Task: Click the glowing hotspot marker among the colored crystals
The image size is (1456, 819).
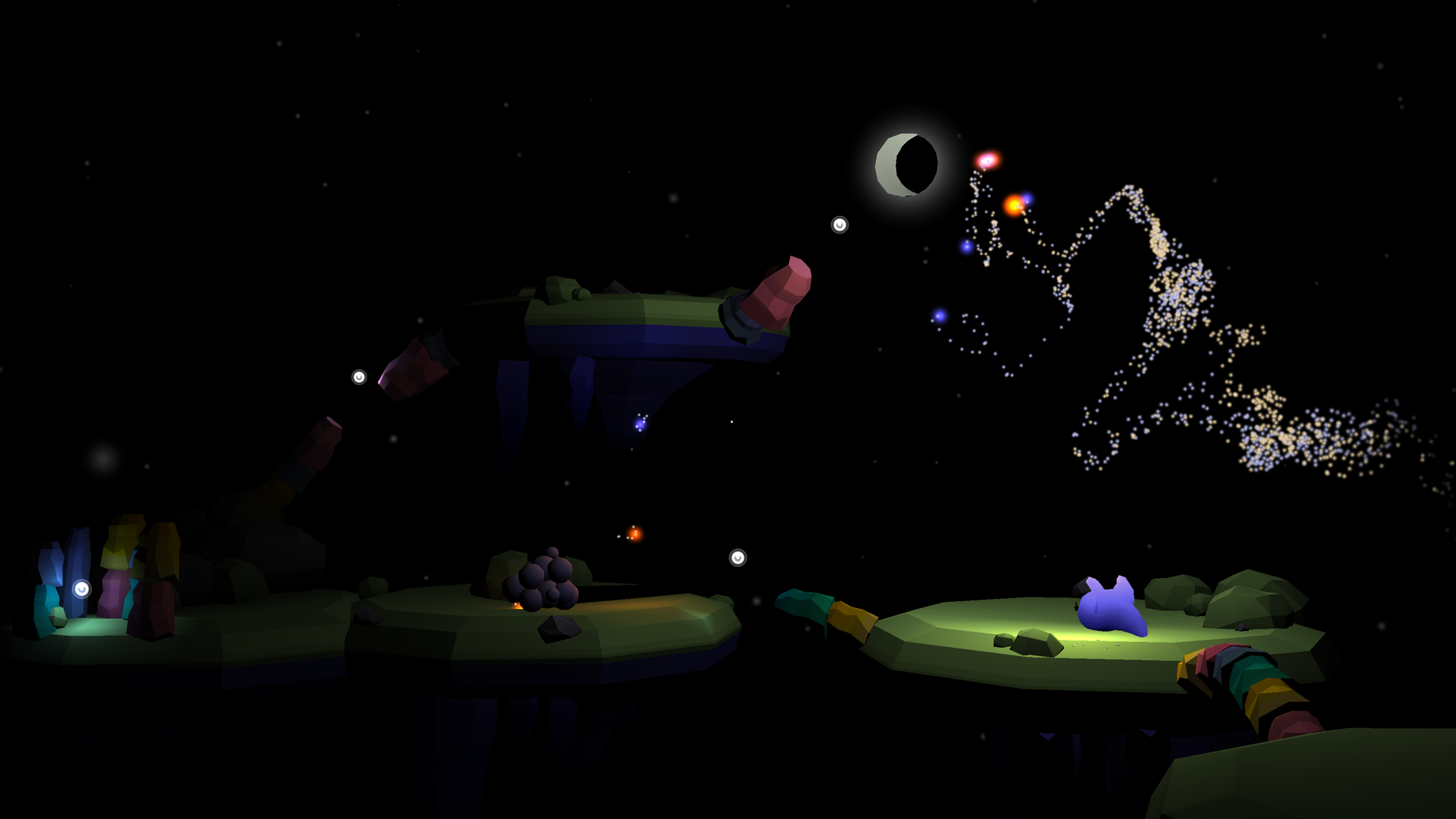Action: click(82, 589)
